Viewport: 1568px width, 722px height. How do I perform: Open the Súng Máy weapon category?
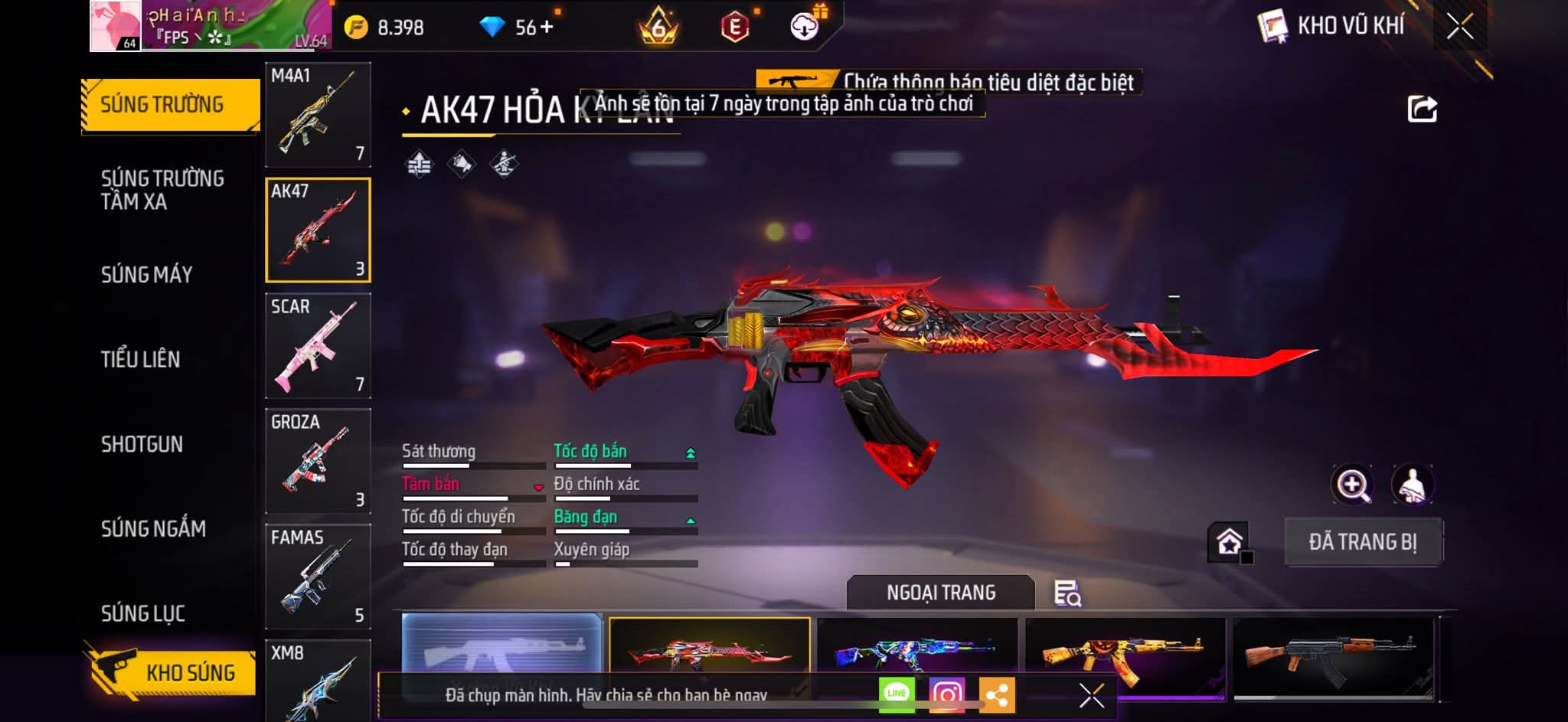146,274
